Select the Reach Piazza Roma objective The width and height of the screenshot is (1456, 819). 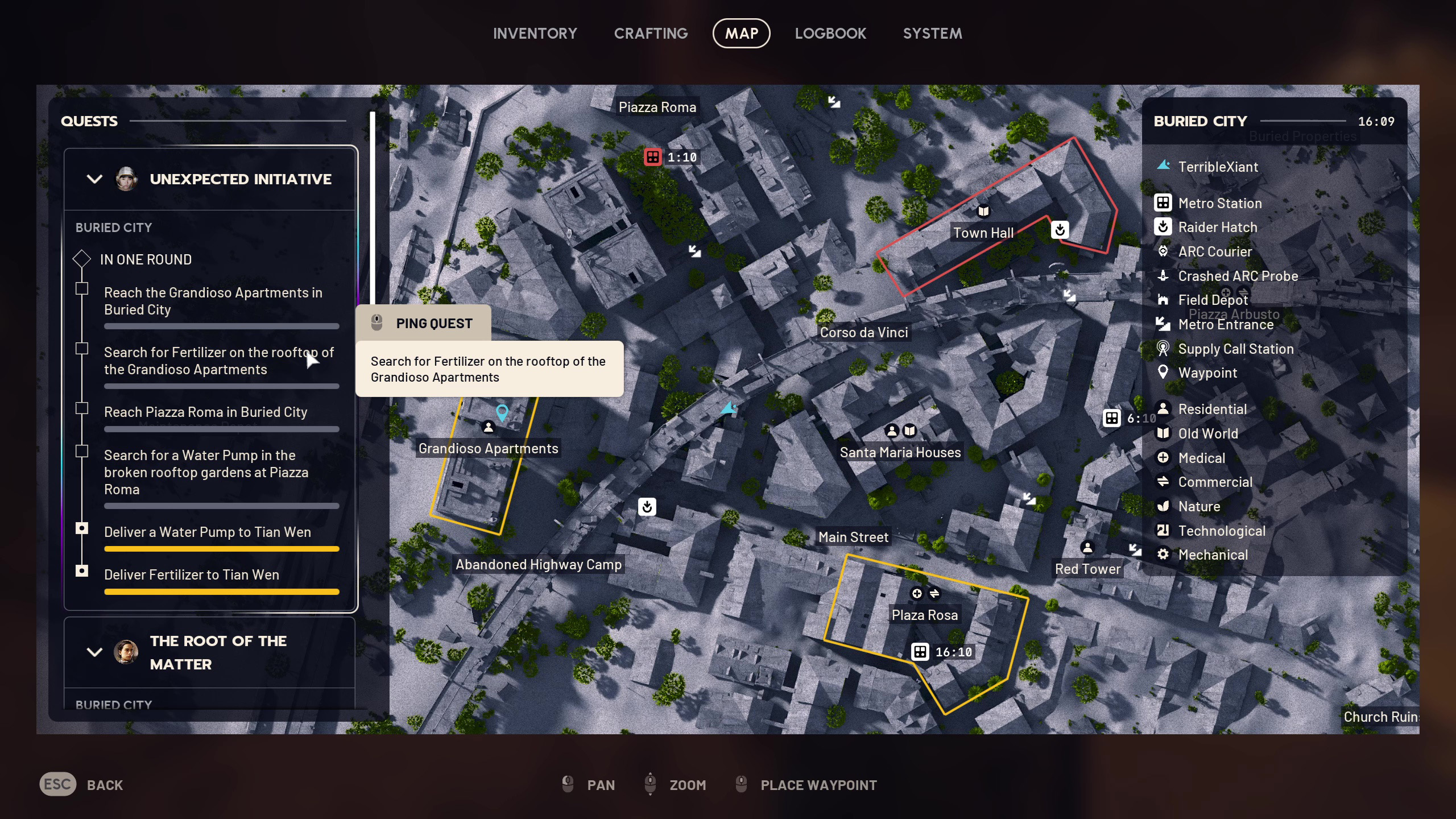pos(205,412)
